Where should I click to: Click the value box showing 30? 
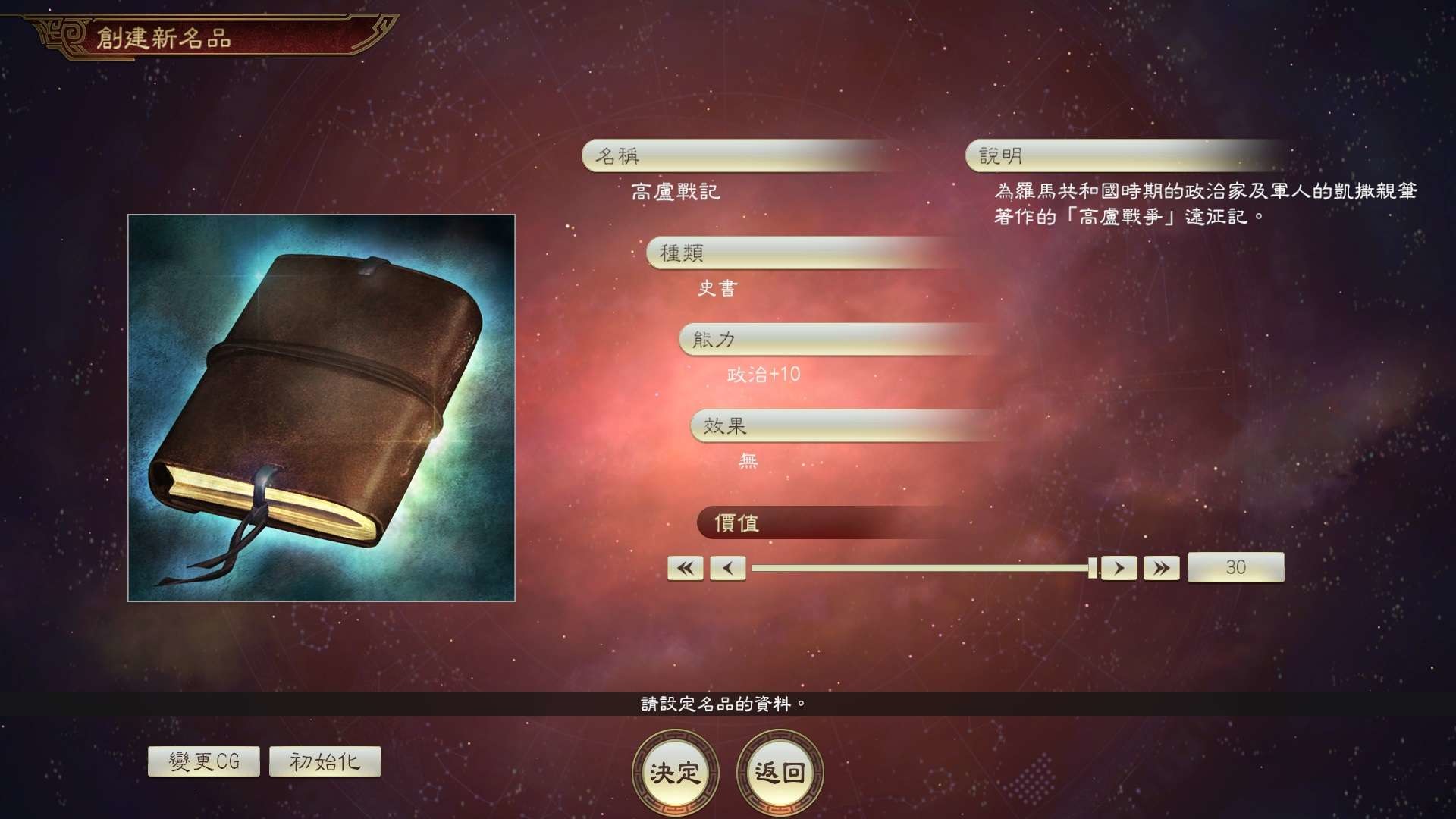[1235, 567]
